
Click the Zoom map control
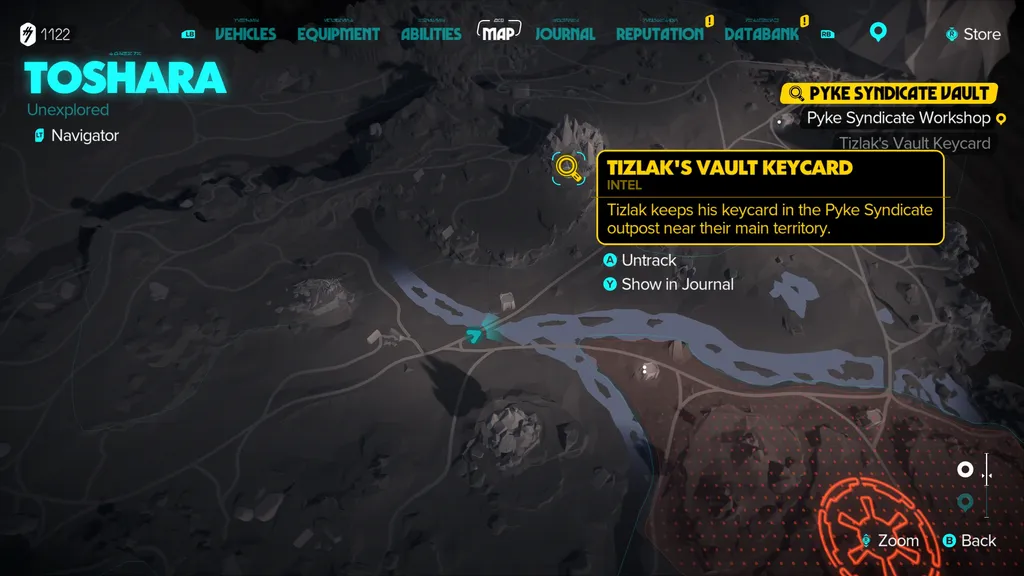(890, 541)
